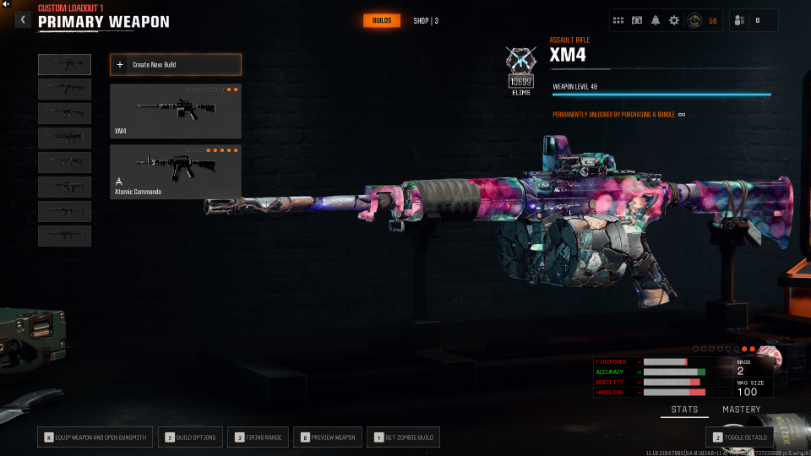Go back using the top-left arrow
Viewport: 811px width, 456px height.
point(22,20)
